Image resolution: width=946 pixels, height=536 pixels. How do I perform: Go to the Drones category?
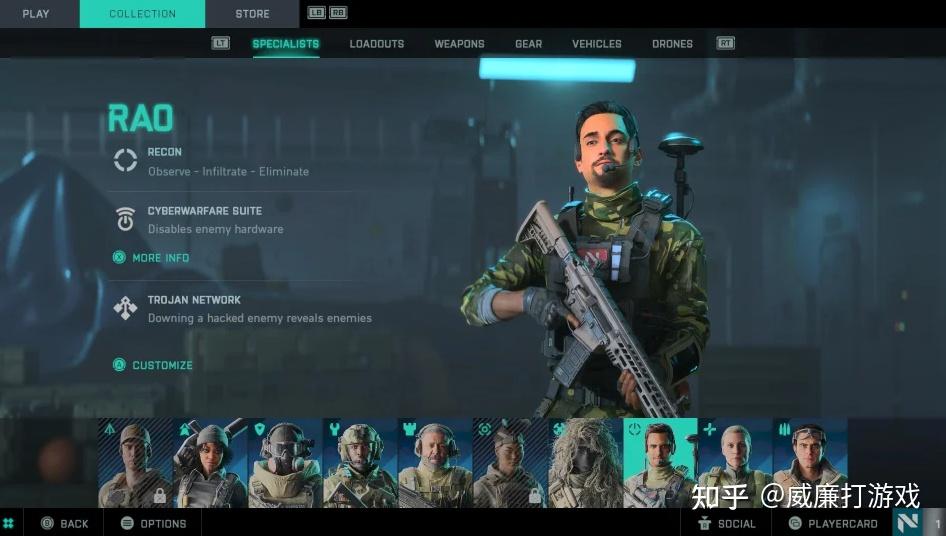[672, 44]
